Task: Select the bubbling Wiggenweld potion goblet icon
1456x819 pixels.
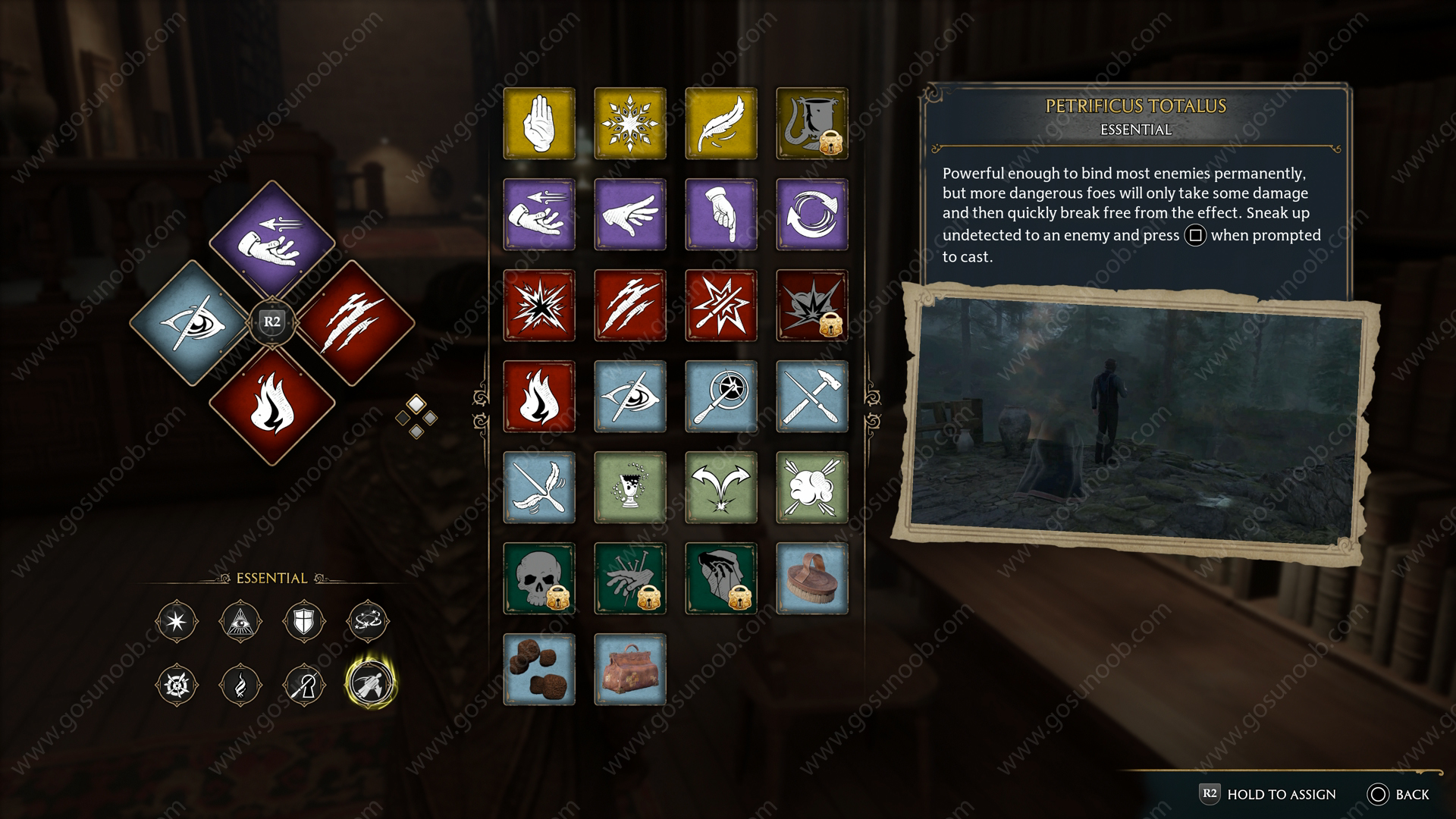Action: [629, 488]
